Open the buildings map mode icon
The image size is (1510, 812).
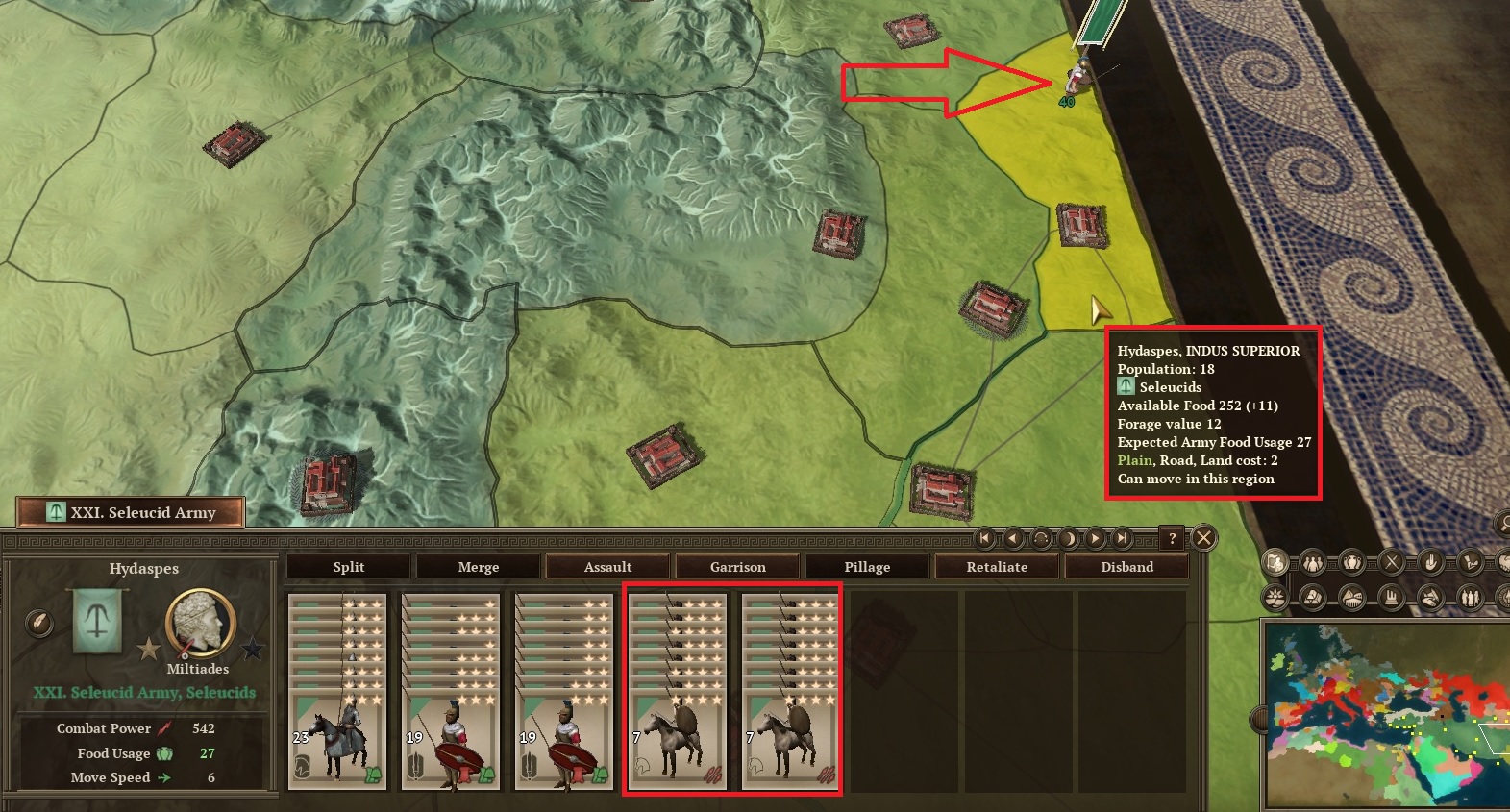coord(1392,597)
